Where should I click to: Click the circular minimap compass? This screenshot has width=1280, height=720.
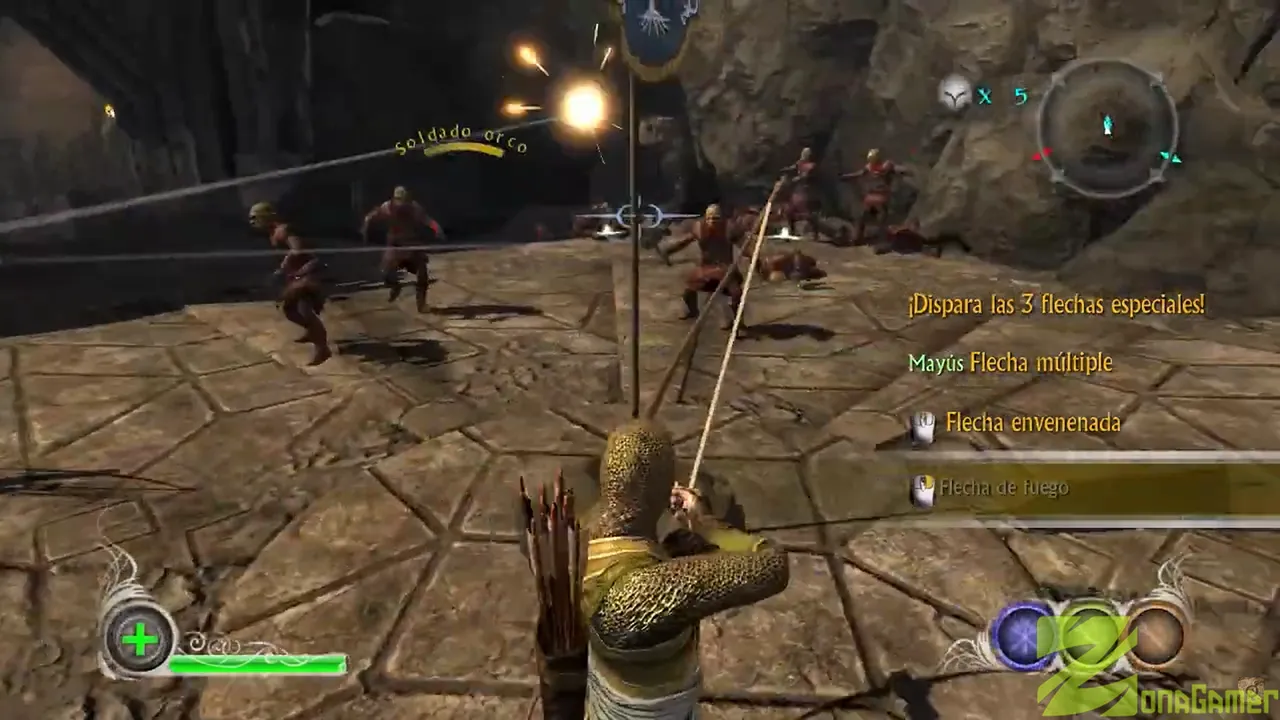coord(1107,127)
